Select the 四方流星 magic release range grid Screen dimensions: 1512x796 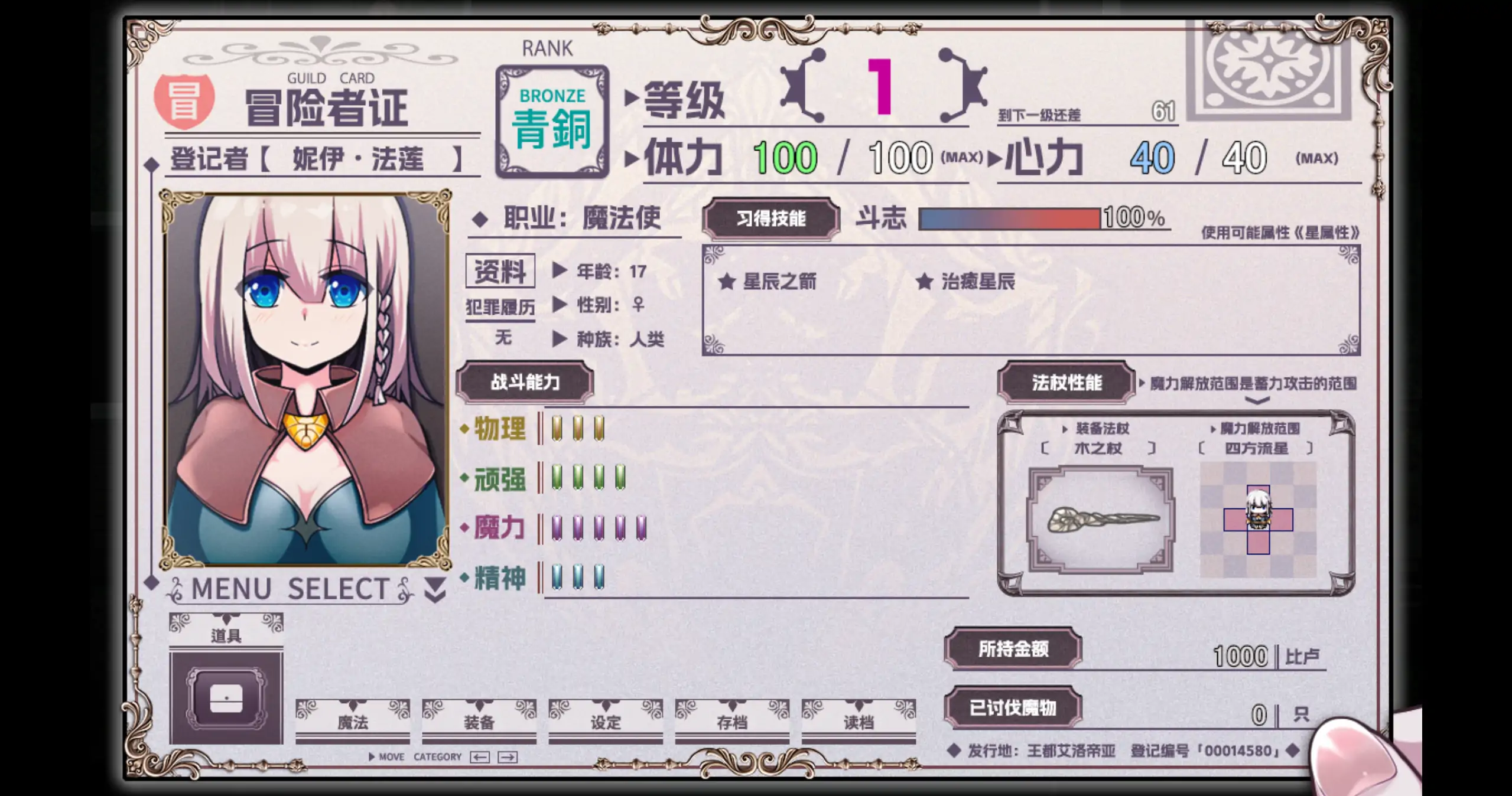pos(1259,520)
